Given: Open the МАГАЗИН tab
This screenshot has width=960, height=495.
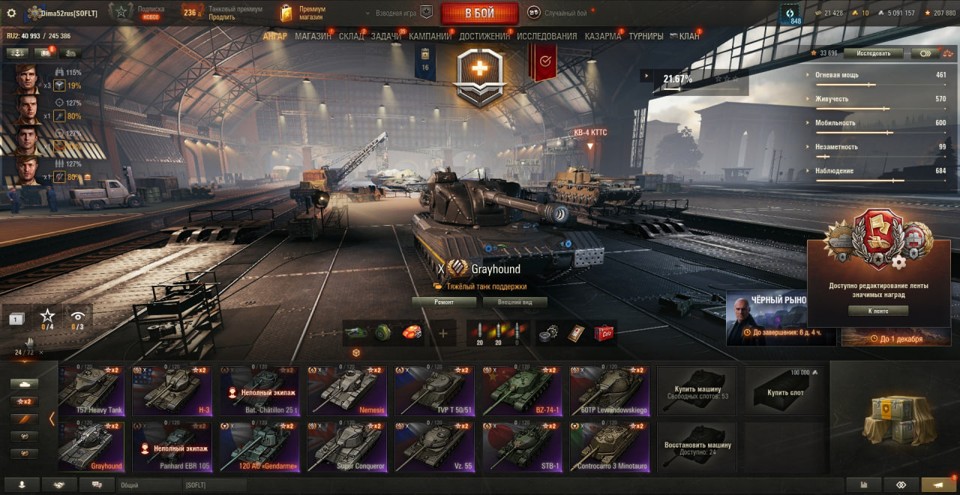Looking at the screenshot, I should (313, 36).
